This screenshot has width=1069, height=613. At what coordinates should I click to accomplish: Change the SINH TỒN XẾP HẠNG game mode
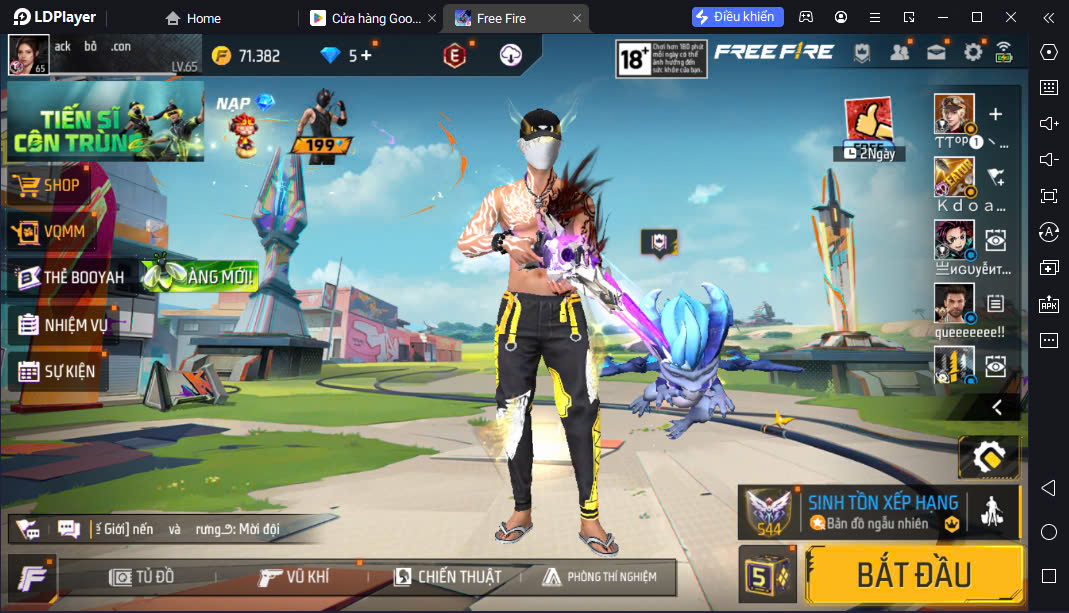click(x=880, y=511)
